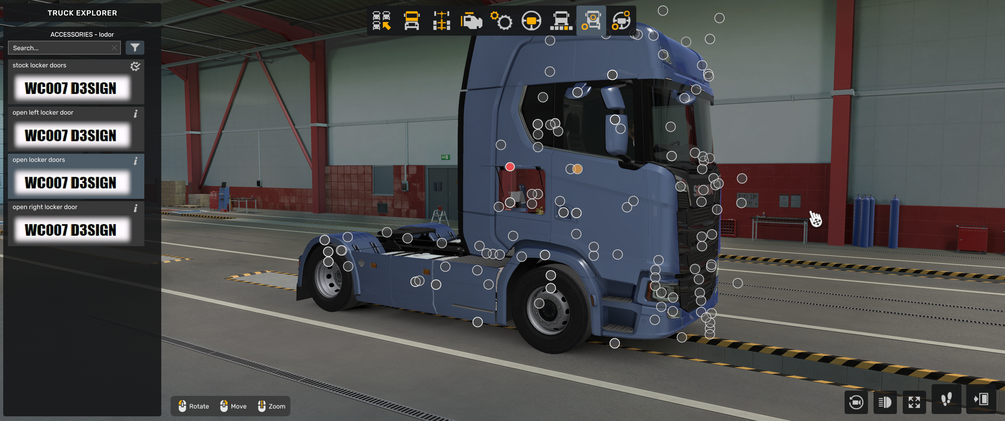1005x421 pixels.
Task: Open the accessory filter funnel button
Action: (135, 48)
